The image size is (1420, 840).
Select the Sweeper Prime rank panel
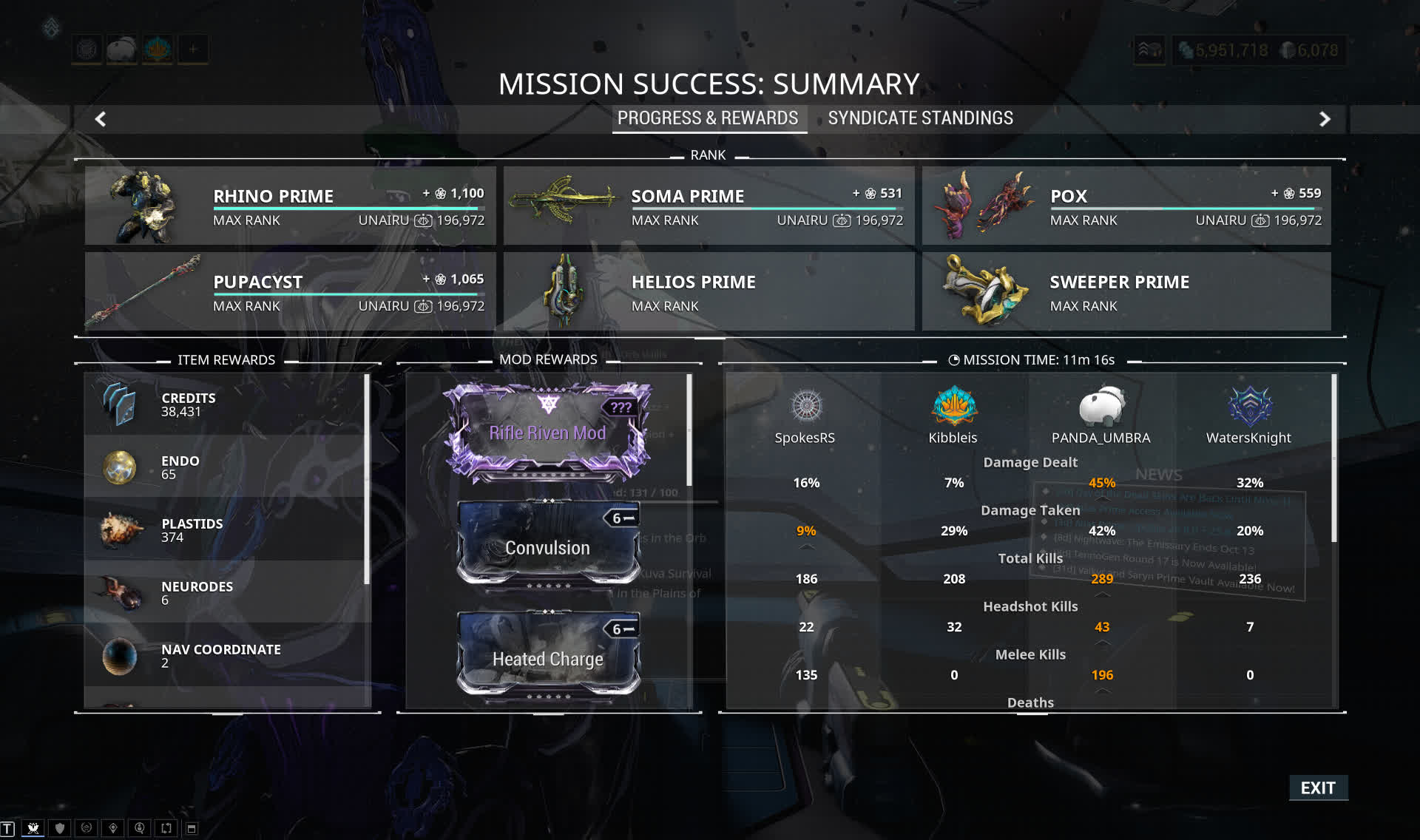pyautogui.click(x=1126, y=291)
